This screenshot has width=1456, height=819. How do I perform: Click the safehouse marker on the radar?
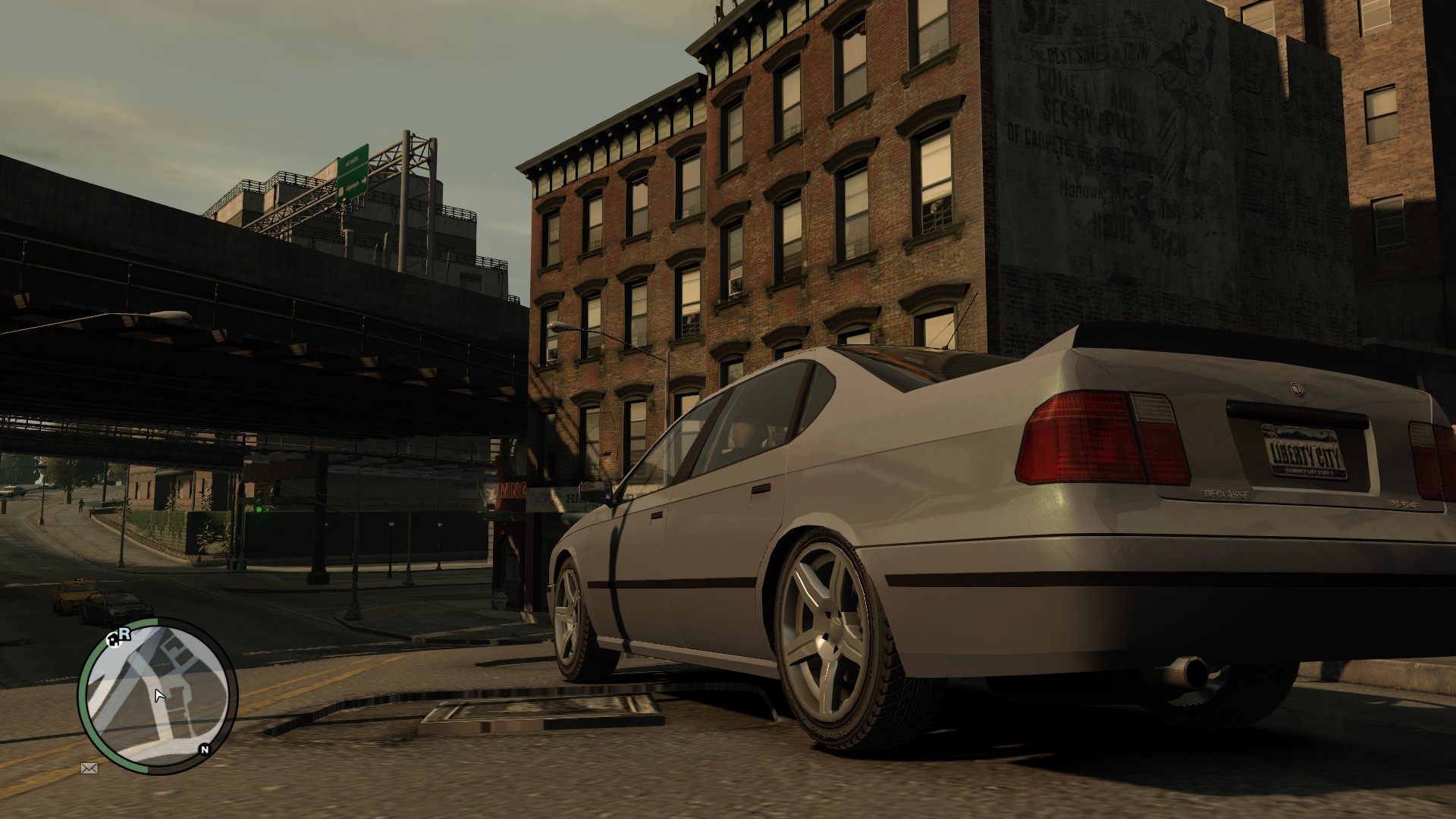click(114, 642)
